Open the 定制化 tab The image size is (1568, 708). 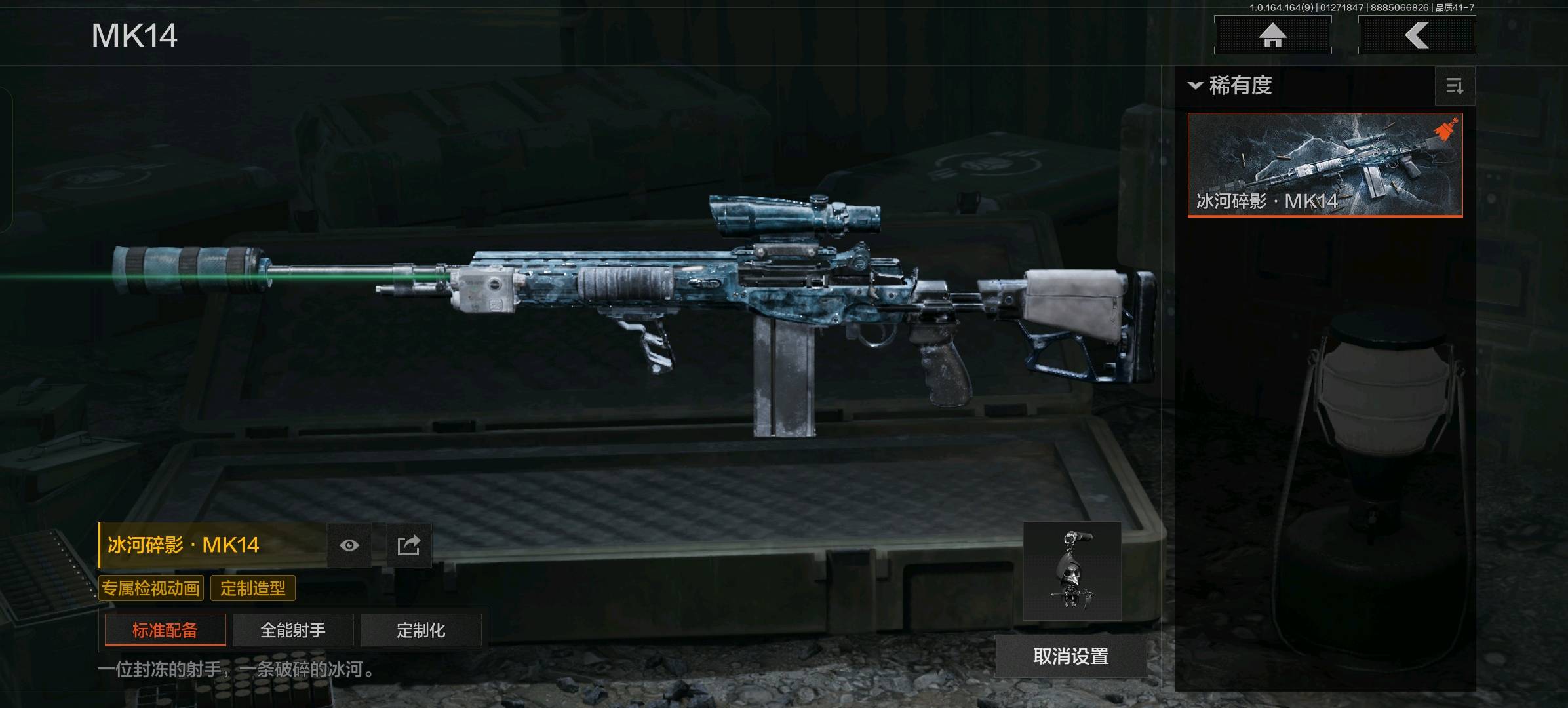click(x=421, y=630)
